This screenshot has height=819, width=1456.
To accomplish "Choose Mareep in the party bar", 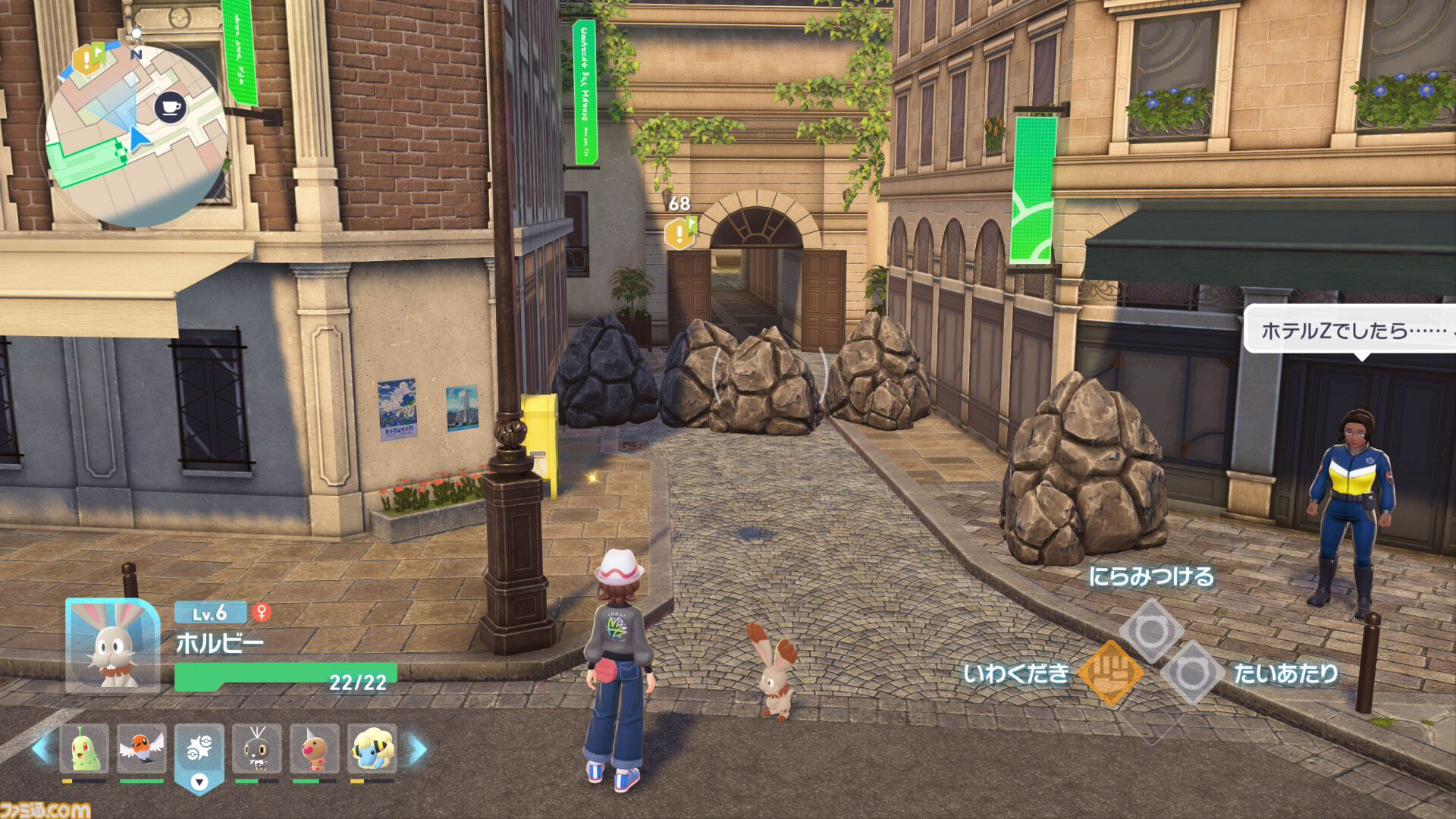I will click(x=372, y=748).
